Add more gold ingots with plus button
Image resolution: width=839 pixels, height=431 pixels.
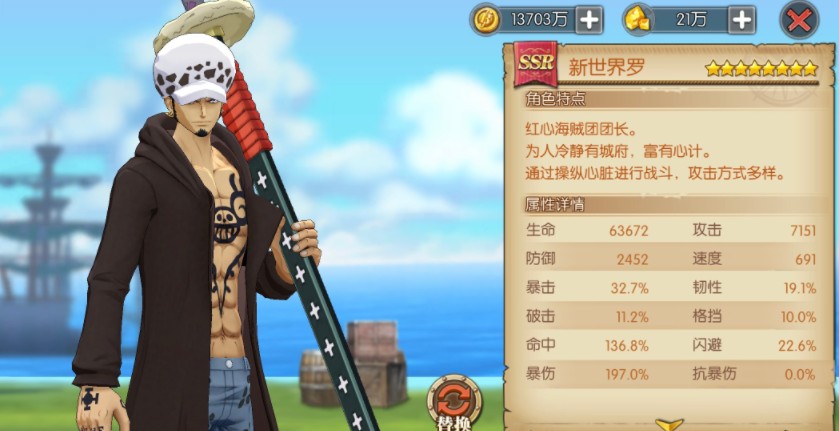[x=740, y=19]
